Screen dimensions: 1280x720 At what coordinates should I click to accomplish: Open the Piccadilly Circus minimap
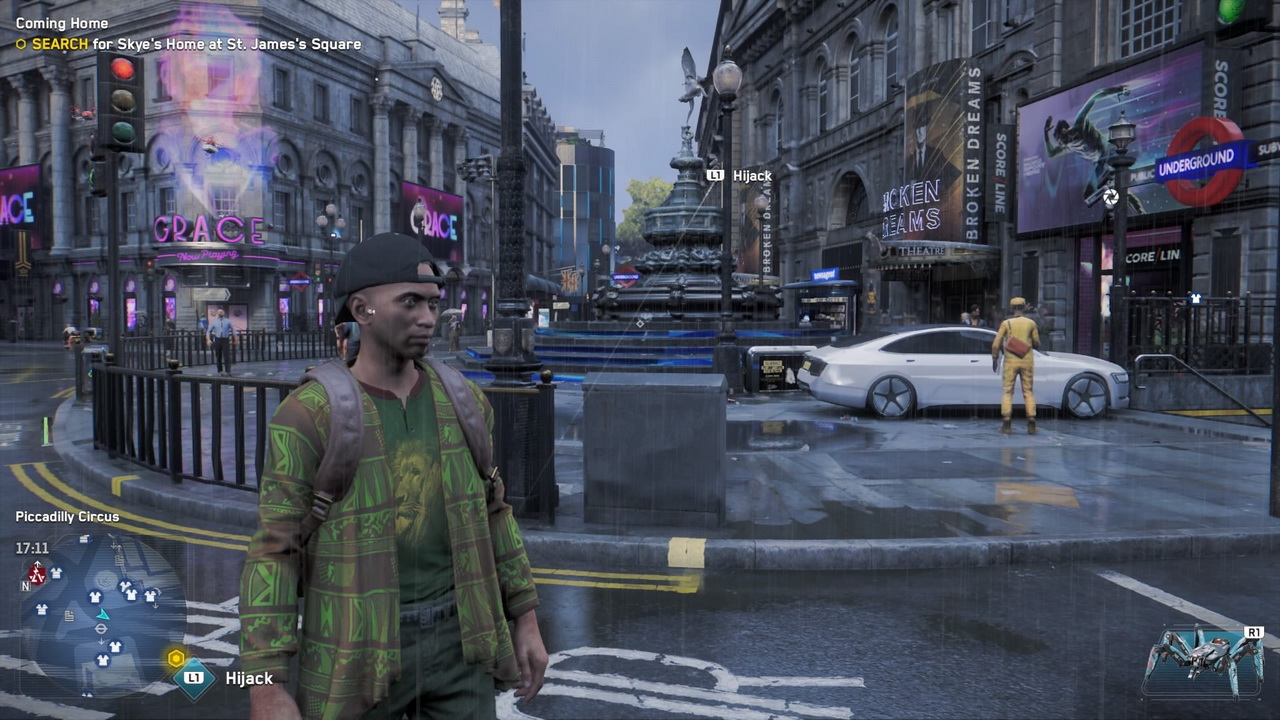click(x=100, y=615)
